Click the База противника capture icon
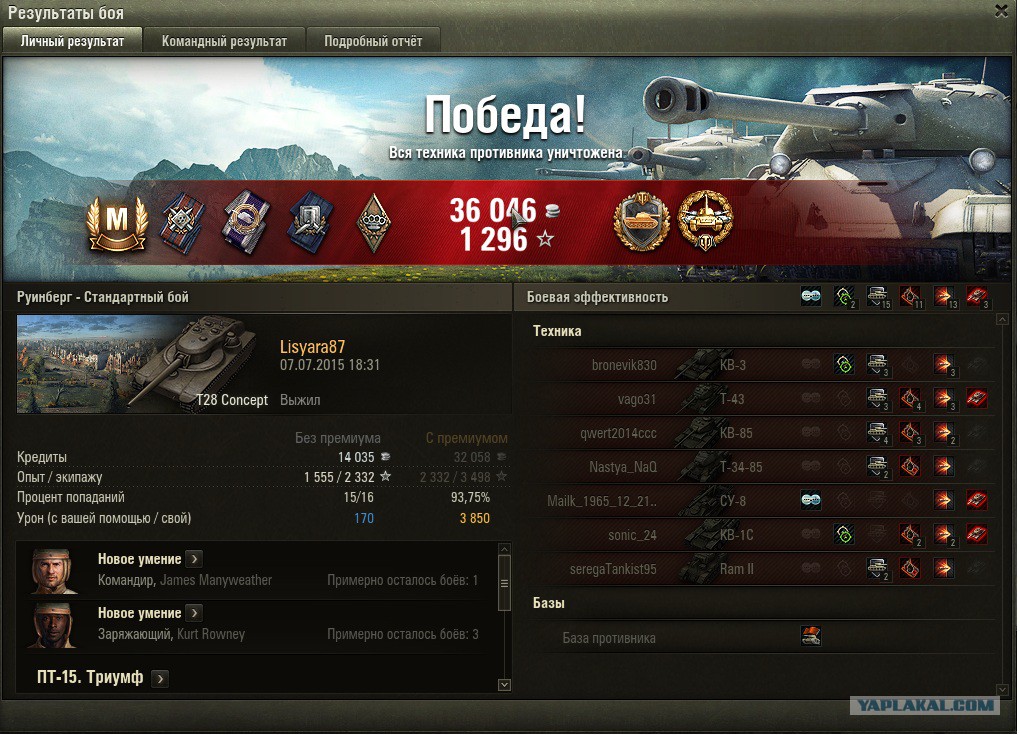 tap(811, 637)
